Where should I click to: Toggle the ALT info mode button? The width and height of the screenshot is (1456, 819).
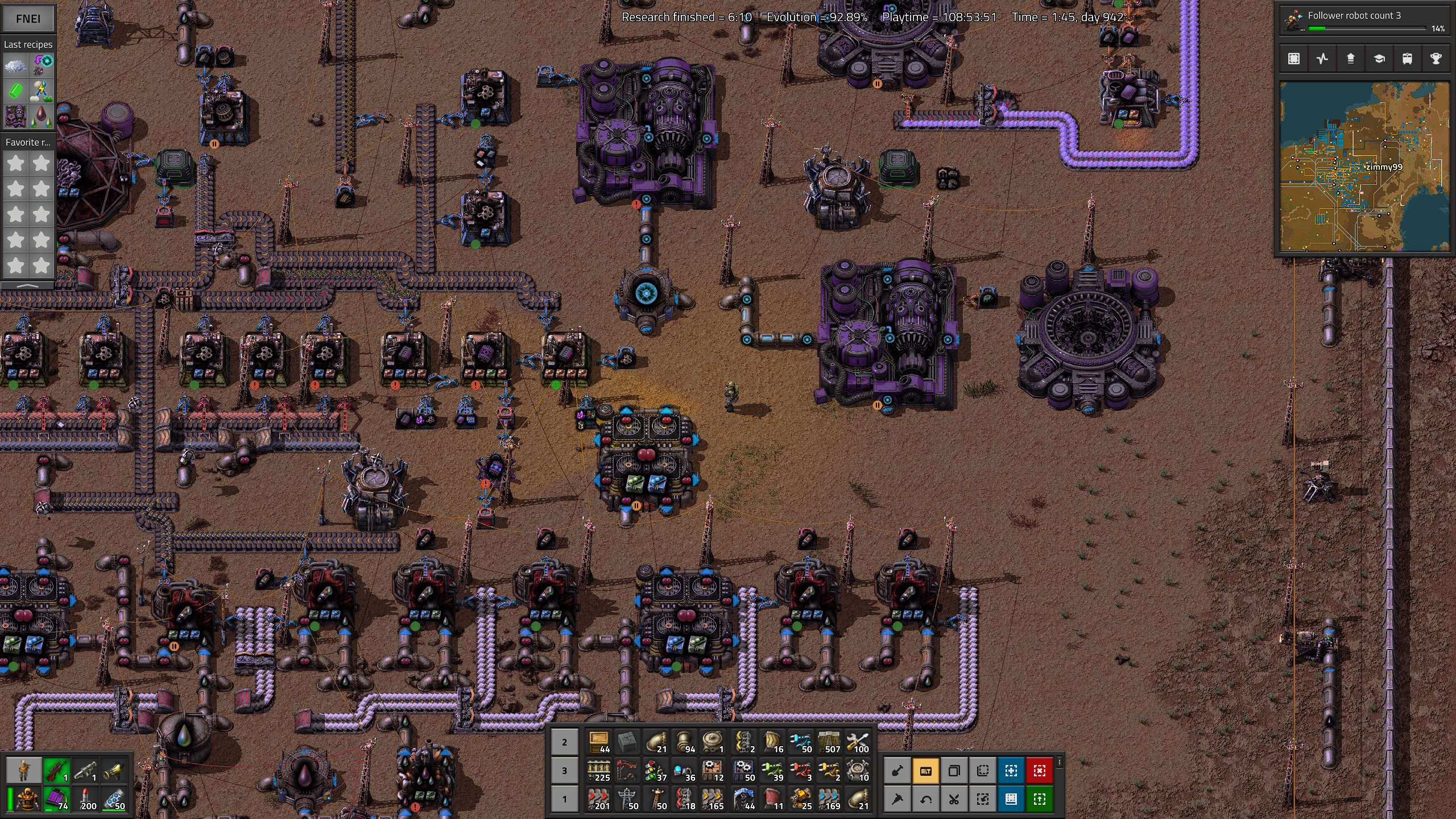pos(925,771)
